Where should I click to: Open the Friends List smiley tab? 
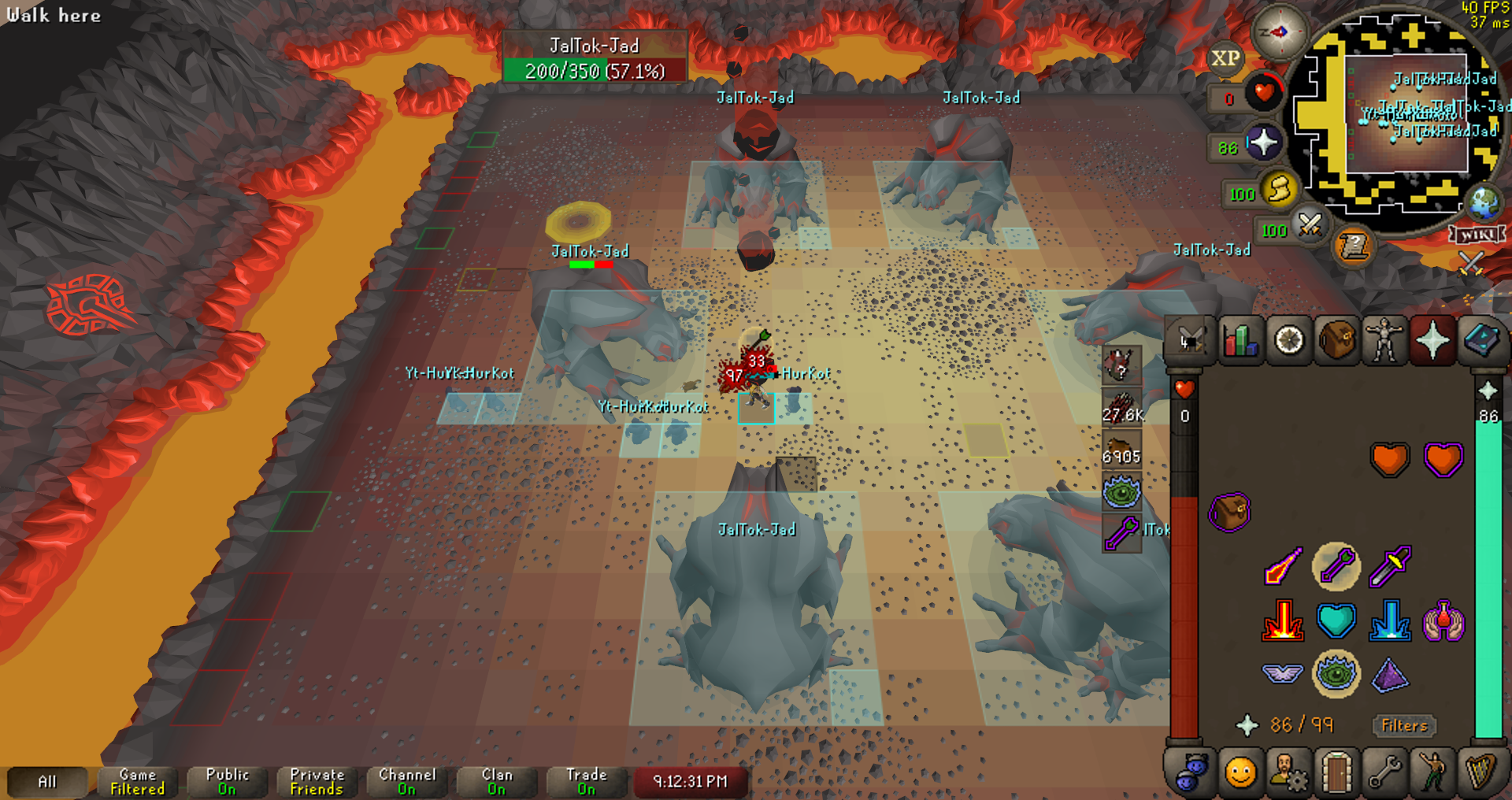point(1240,773)
